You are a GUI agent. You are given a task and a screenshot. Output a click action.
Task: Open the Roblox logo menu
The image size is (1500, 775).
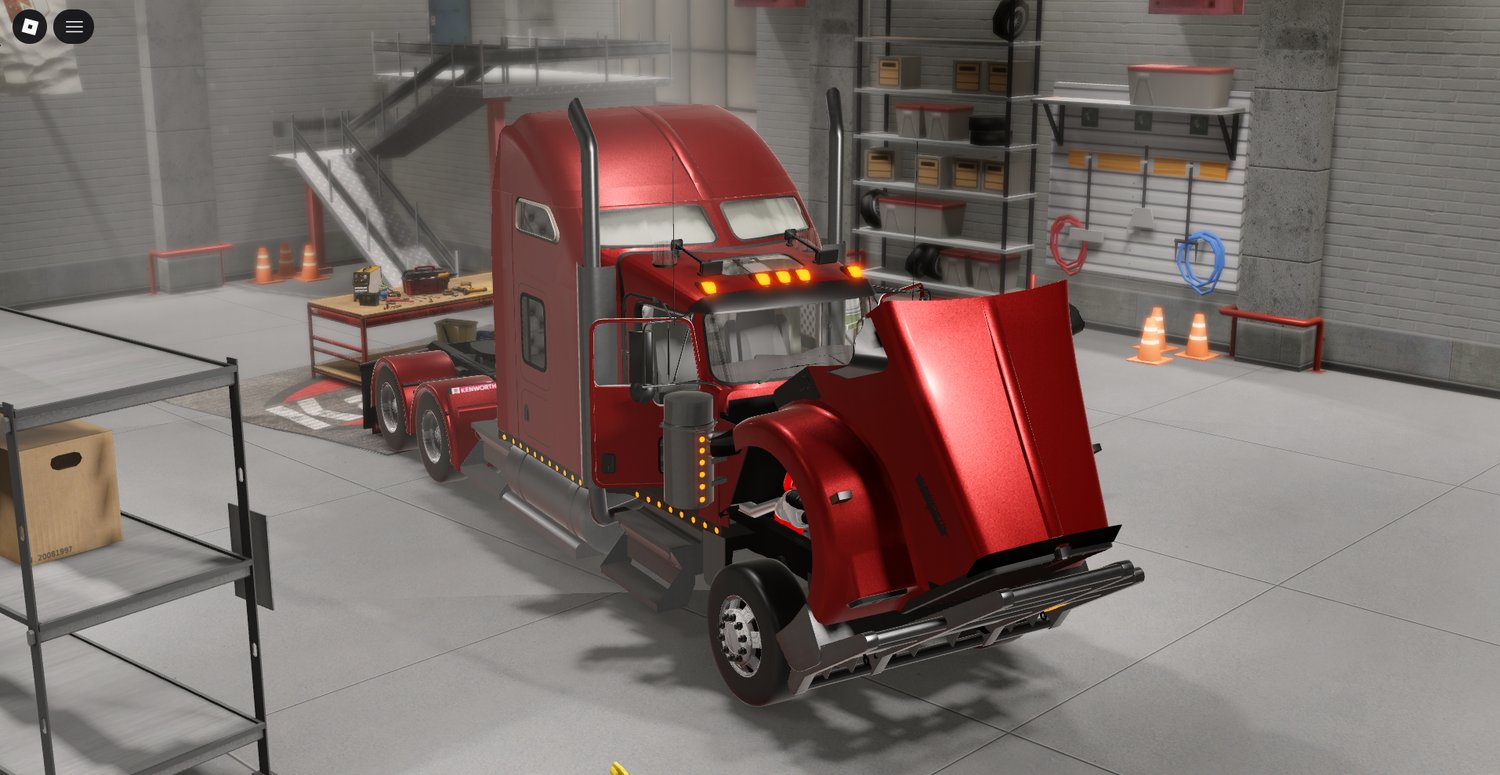(x=30, y=27)
